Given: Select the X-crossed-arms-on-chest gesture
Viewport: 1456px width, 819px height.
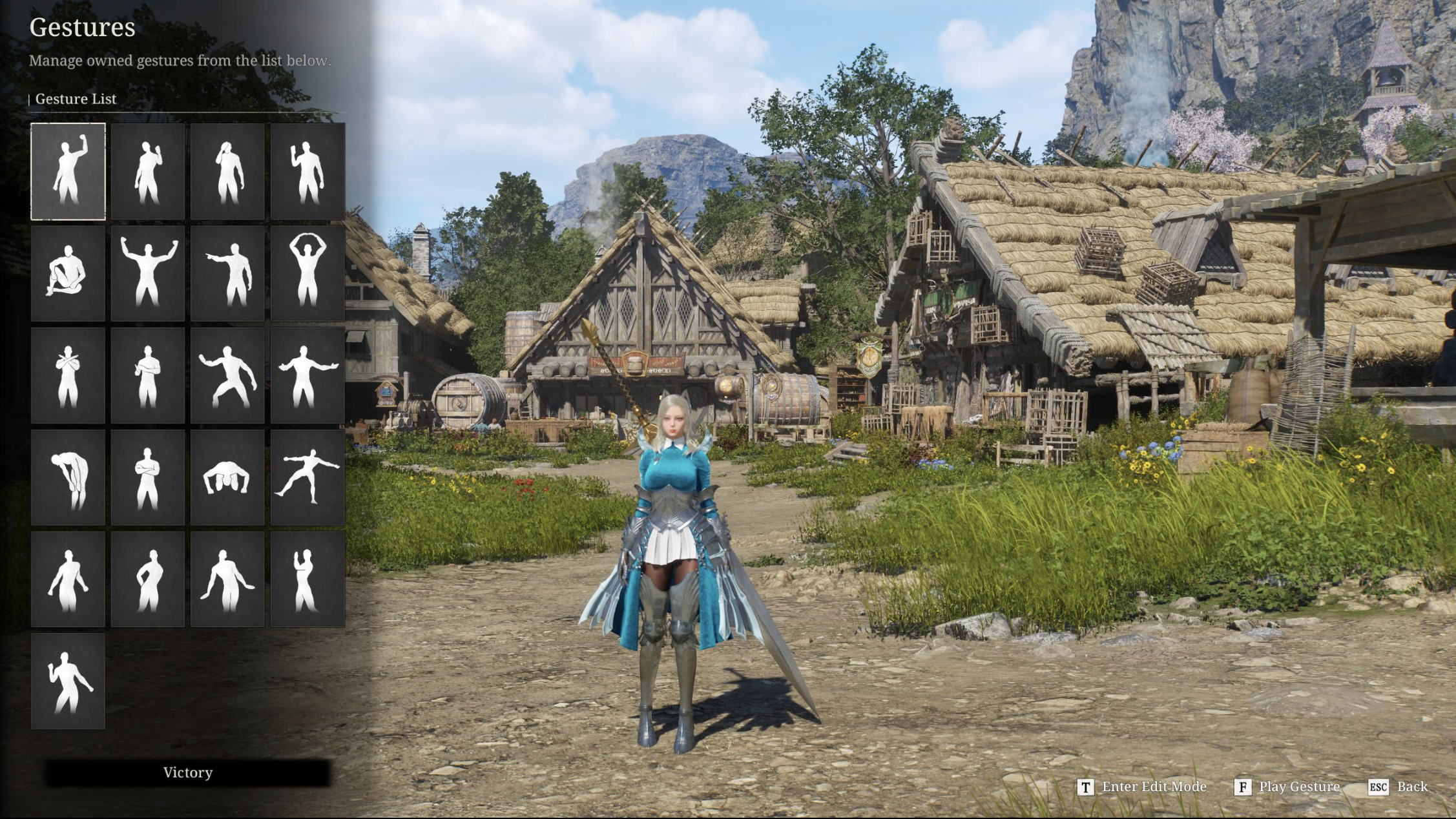Looking at the screenshot, I should point(68,375).
